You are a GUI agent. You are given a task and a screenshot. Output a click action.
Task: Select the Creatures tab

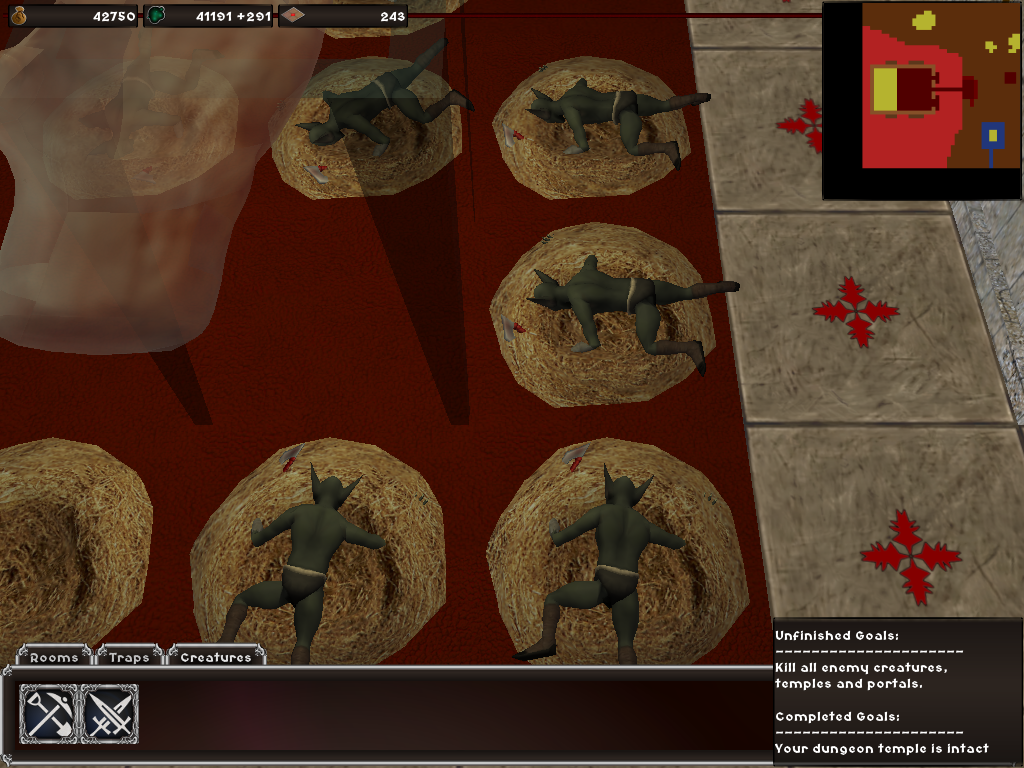[x=216, y=657]
